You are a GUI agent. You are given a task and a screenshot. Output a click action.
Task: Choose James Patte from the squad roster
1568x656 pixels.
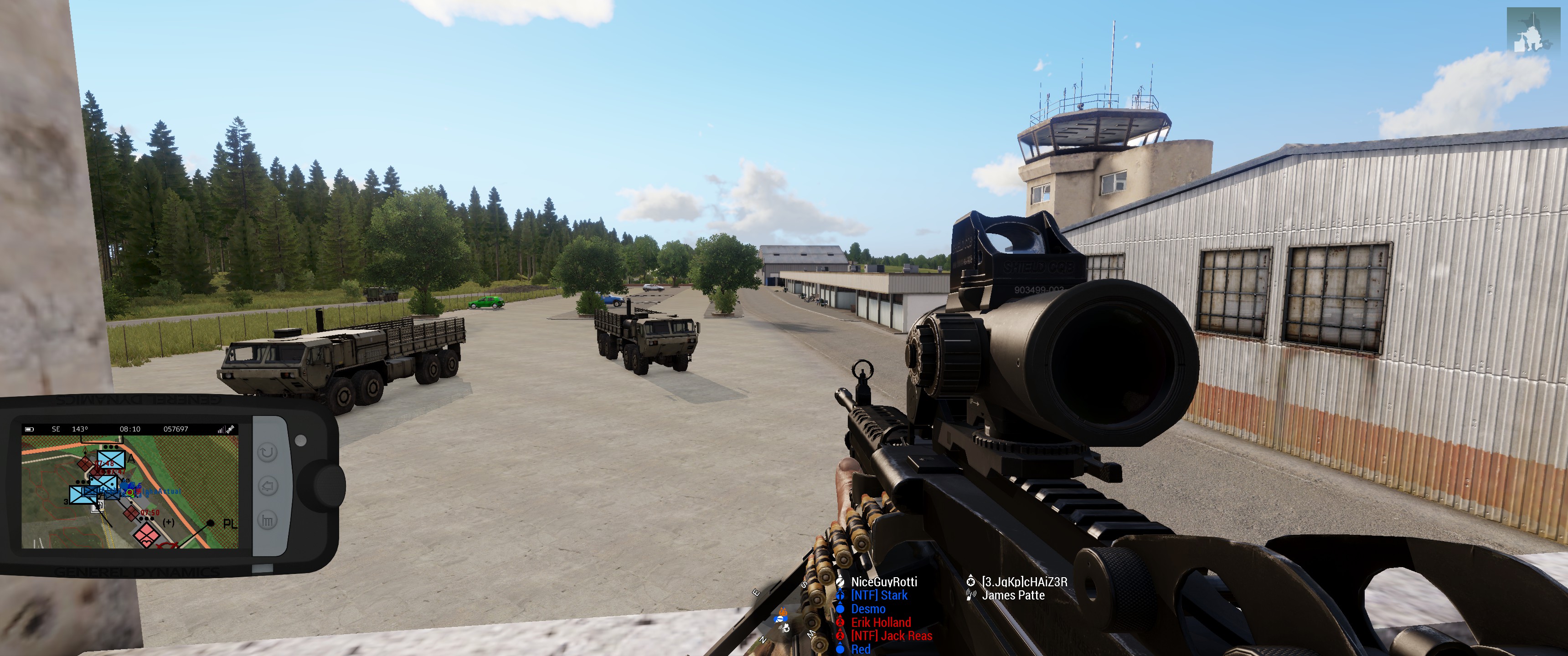(1013, 596)
